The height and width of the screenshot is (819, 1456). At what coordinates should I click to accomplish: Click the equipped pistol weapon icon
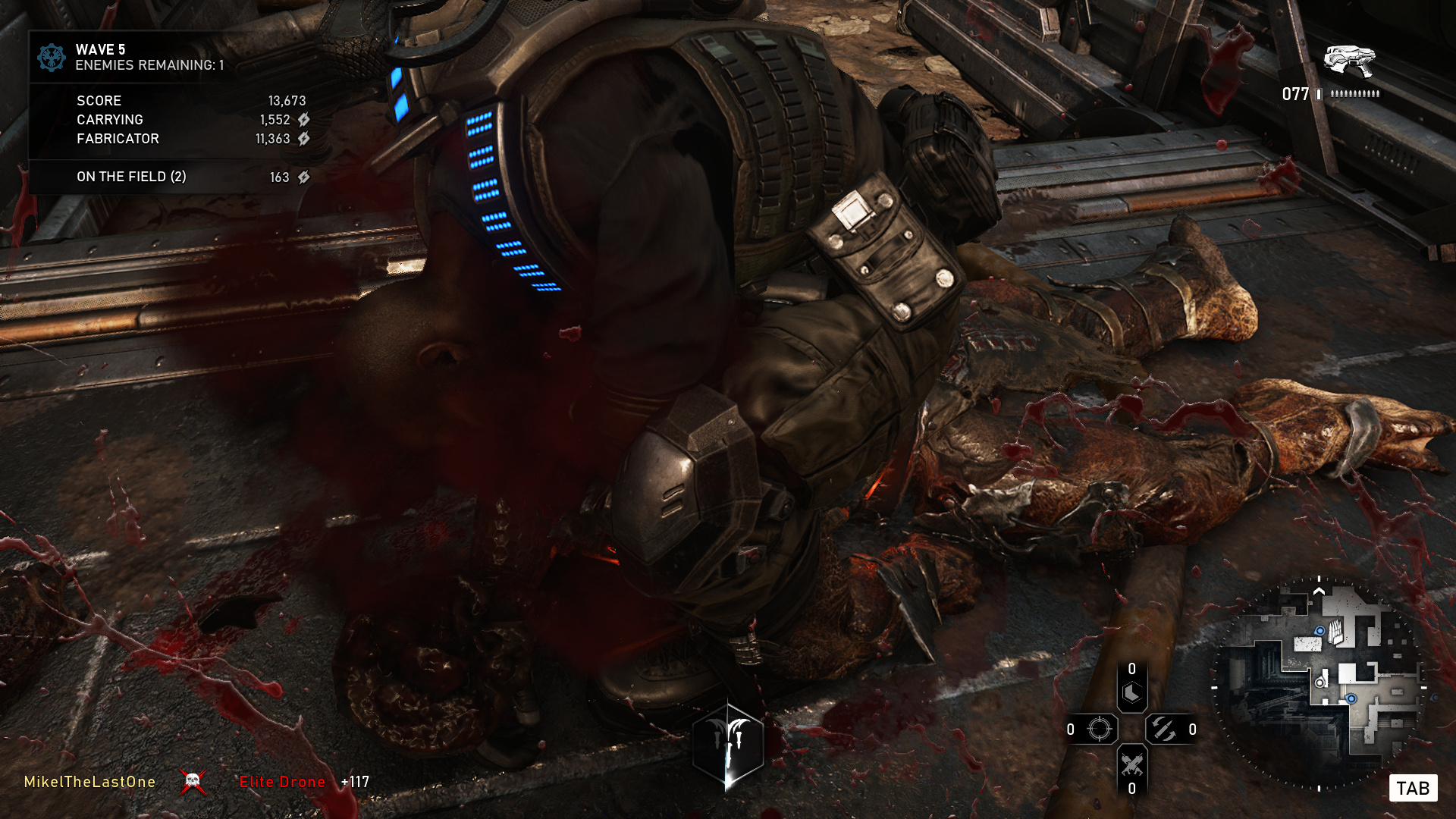pyautogui.click(x=1349, y=60)
